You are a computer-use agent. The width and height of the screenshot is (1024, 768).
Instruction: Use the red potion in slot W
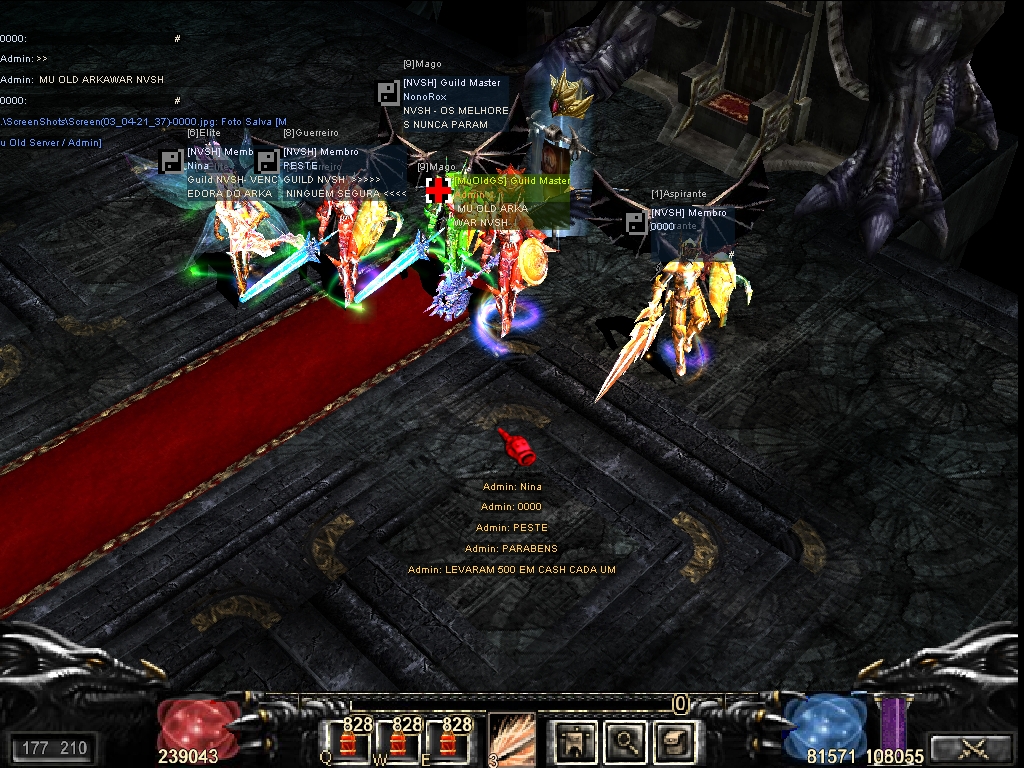pos(398,744)
